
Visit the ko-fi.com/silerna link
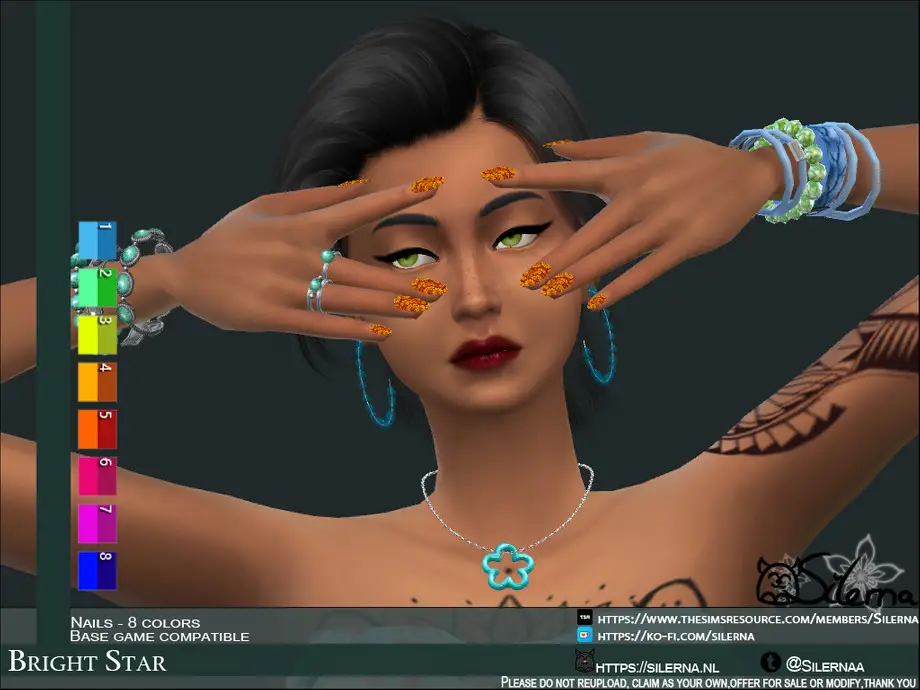[675, 636]
